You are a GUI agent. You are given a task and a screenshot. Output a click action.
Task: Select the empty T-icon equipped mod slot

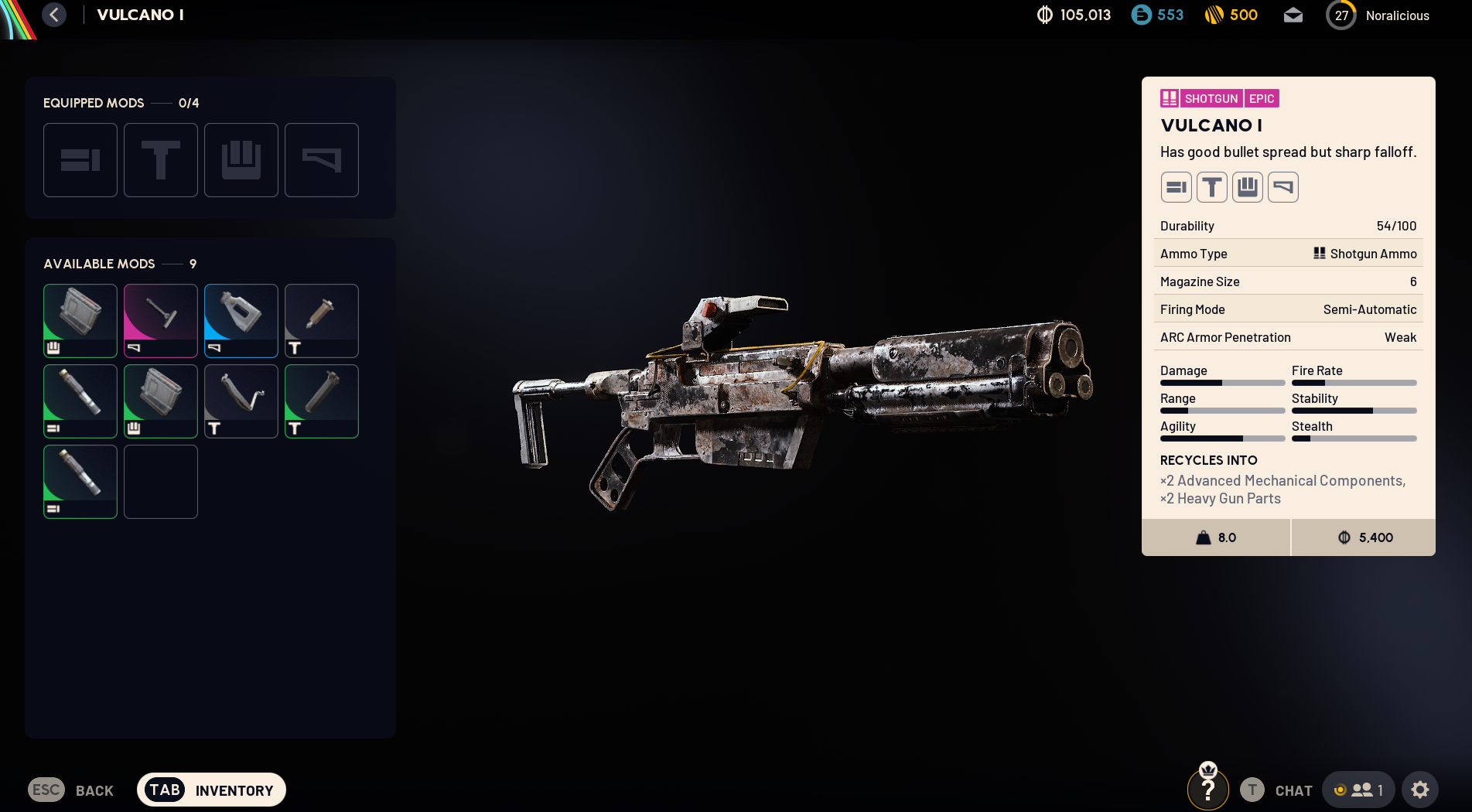click(161, 160)
